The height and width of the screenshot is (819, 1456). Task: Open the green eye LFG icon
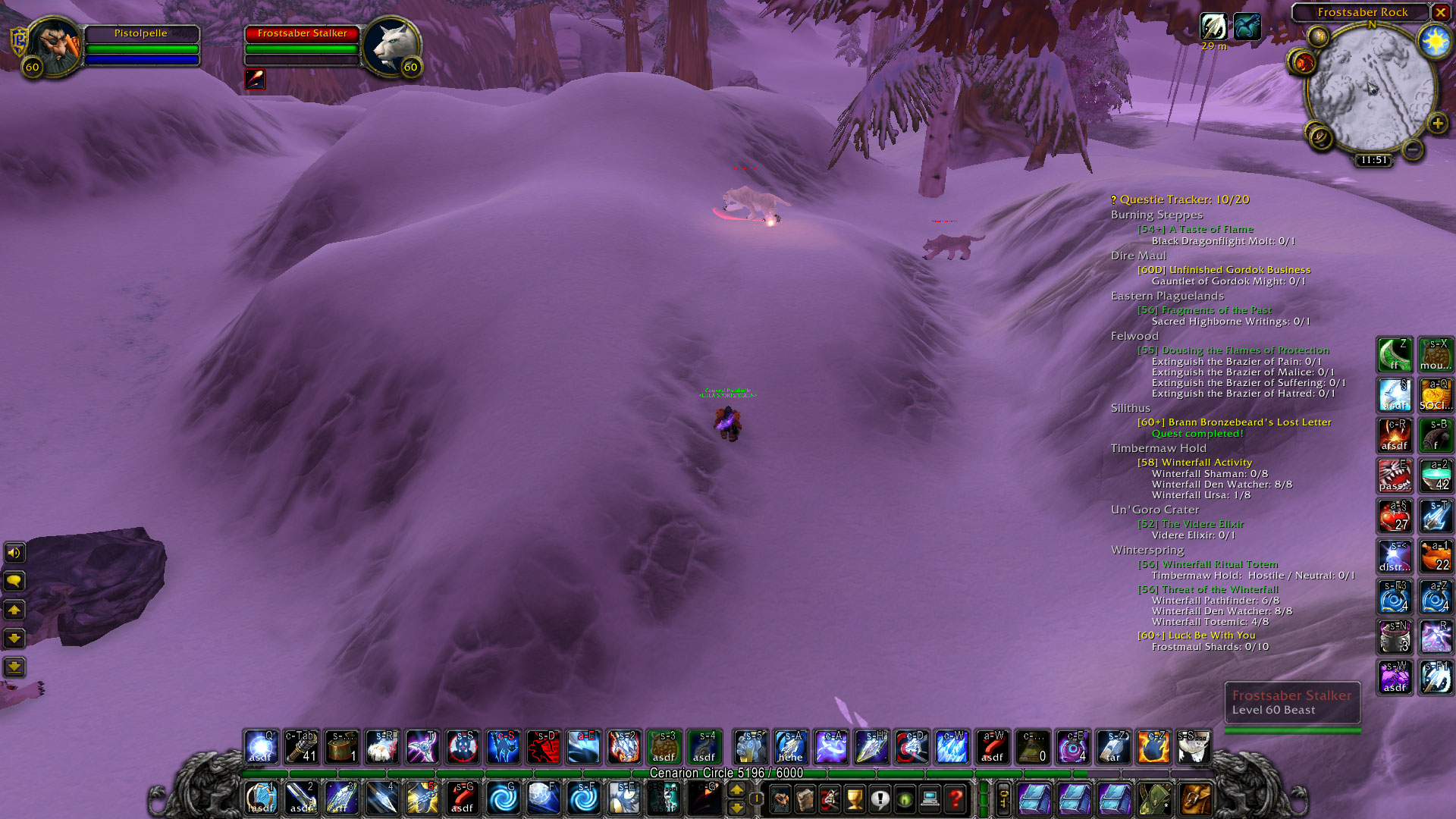904,800
